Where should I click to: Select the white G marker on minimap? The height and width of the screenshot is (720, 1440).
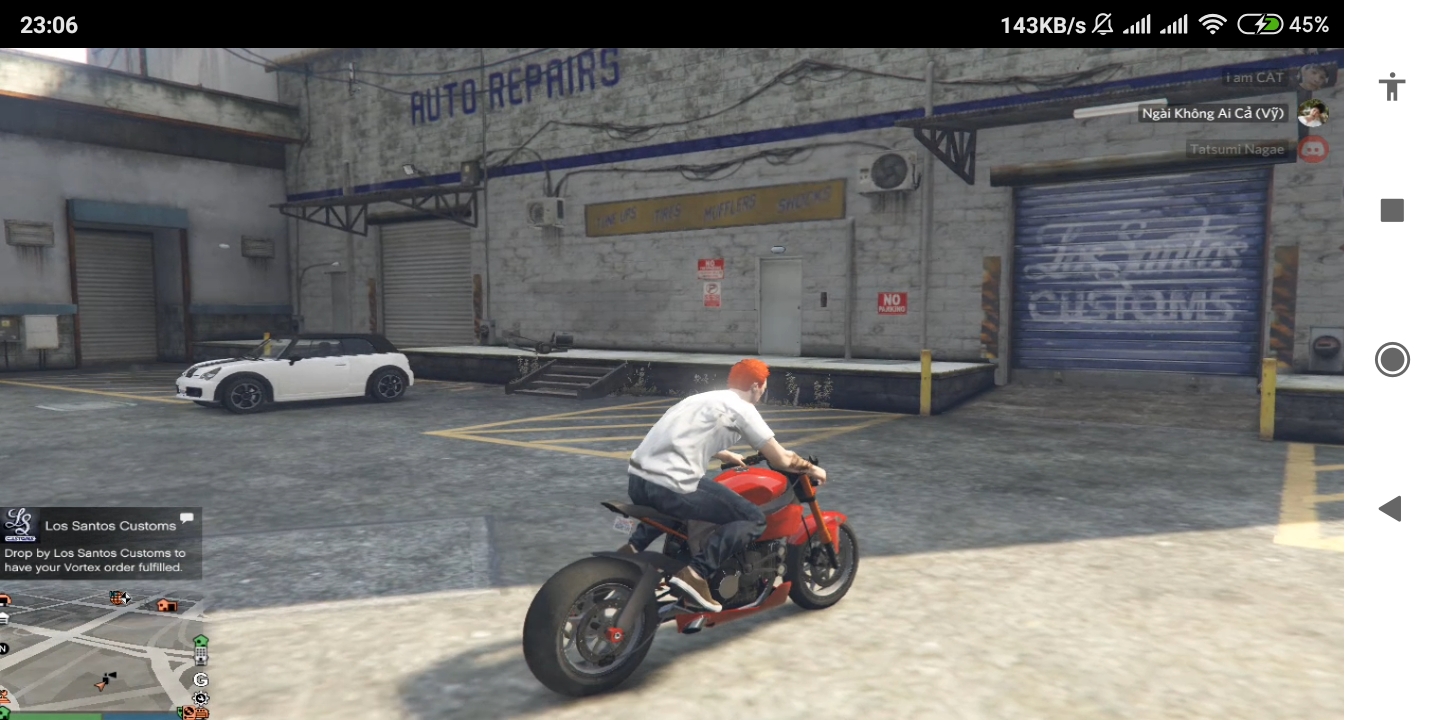(x=201, y=680)
